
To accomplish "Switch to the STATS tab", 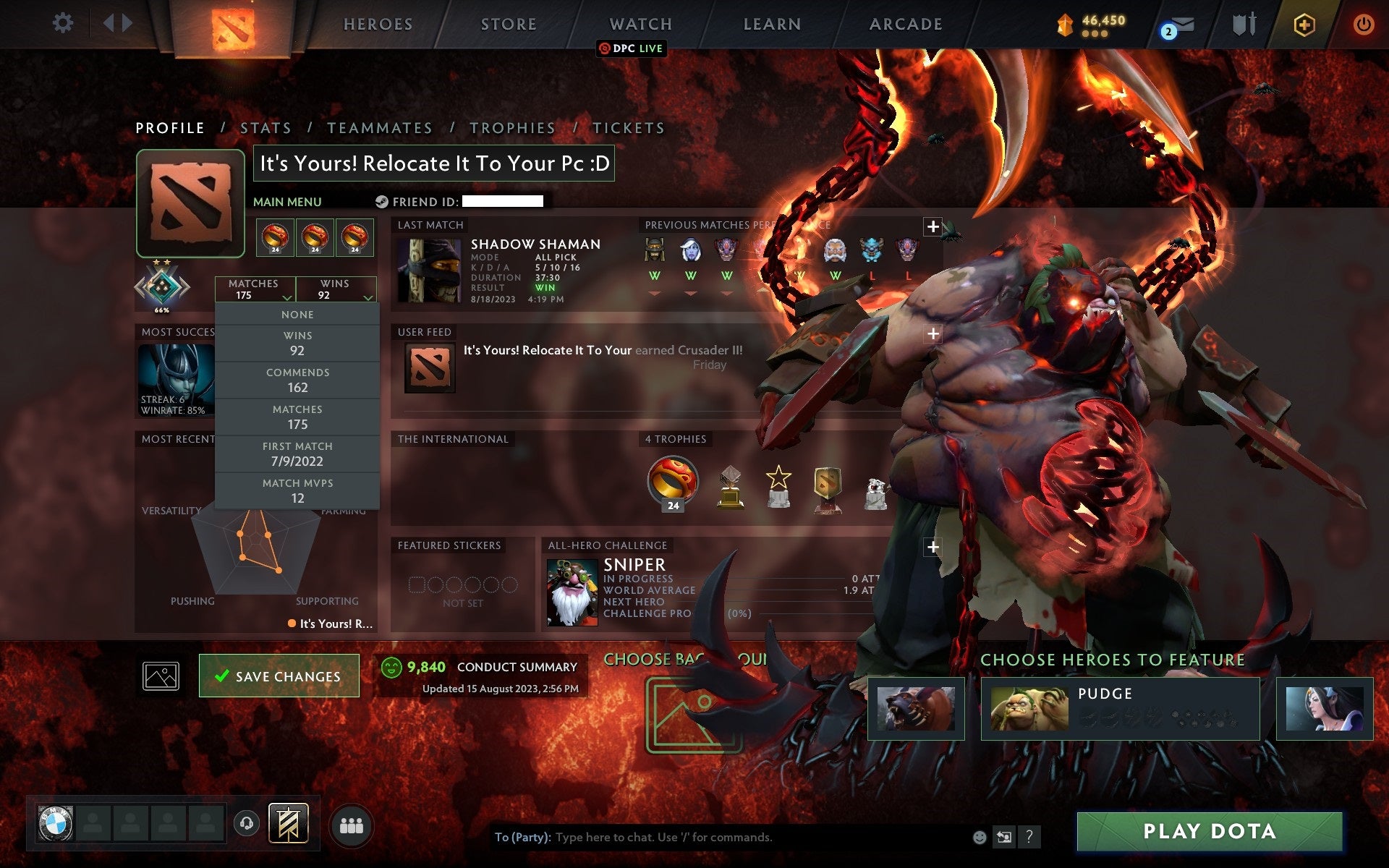I will click(x=266, y=127).
